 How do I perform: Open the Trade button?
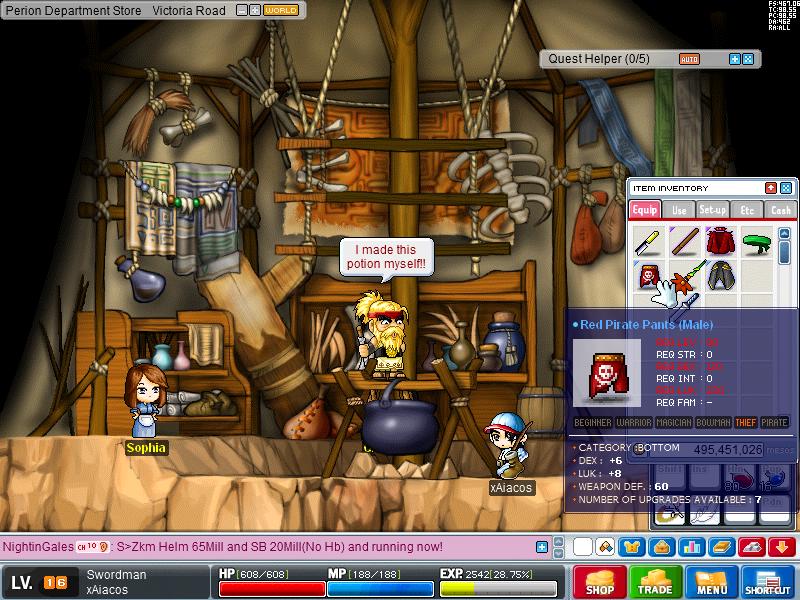coord(656,582)
